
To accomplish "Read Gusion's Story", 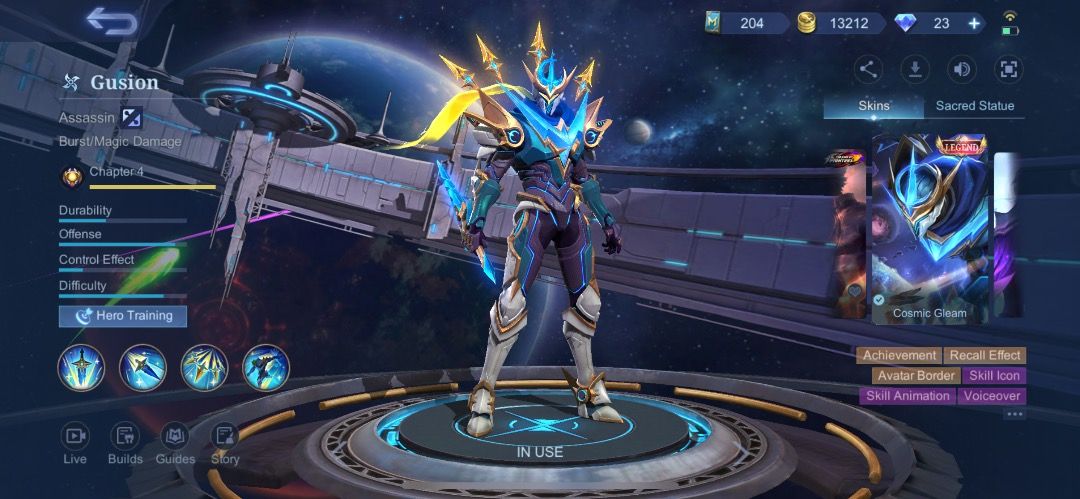I will (x=225, y=444).
